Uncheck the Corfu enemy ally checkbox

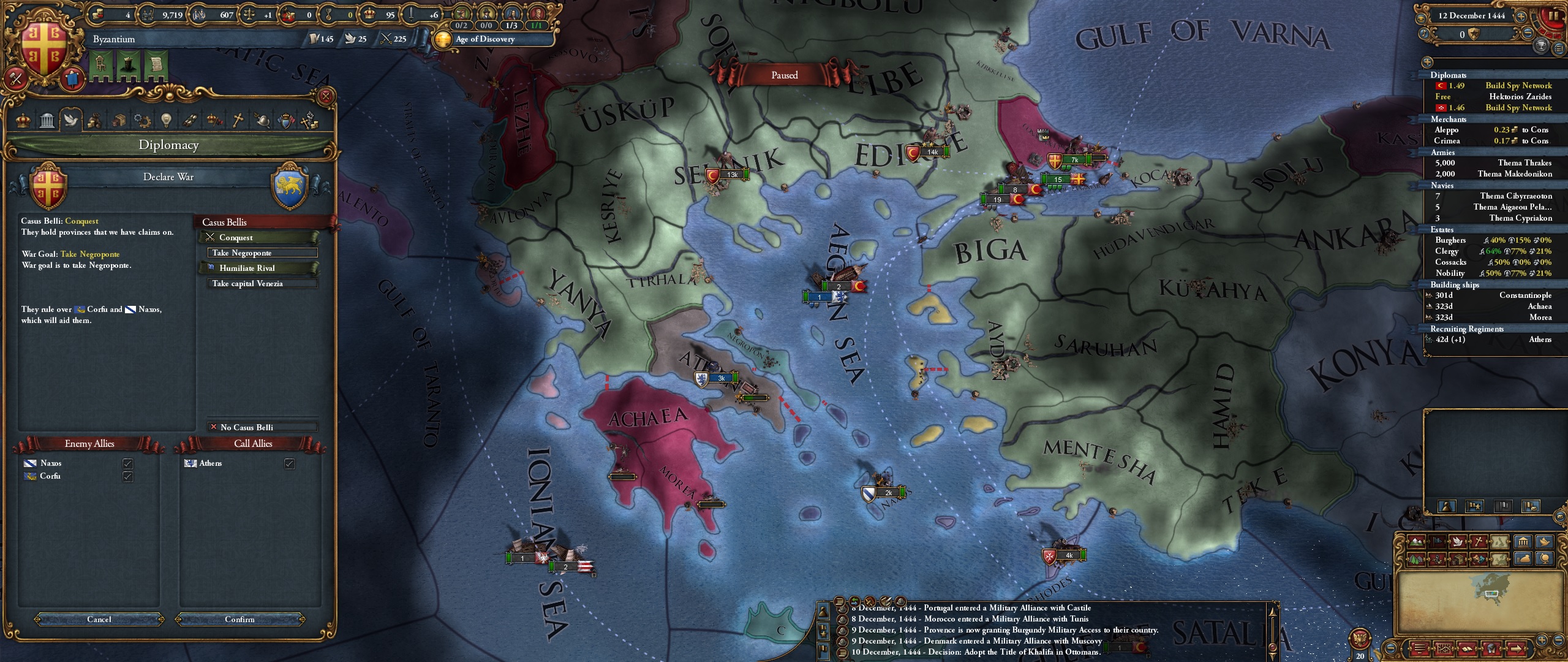point(127,476)
